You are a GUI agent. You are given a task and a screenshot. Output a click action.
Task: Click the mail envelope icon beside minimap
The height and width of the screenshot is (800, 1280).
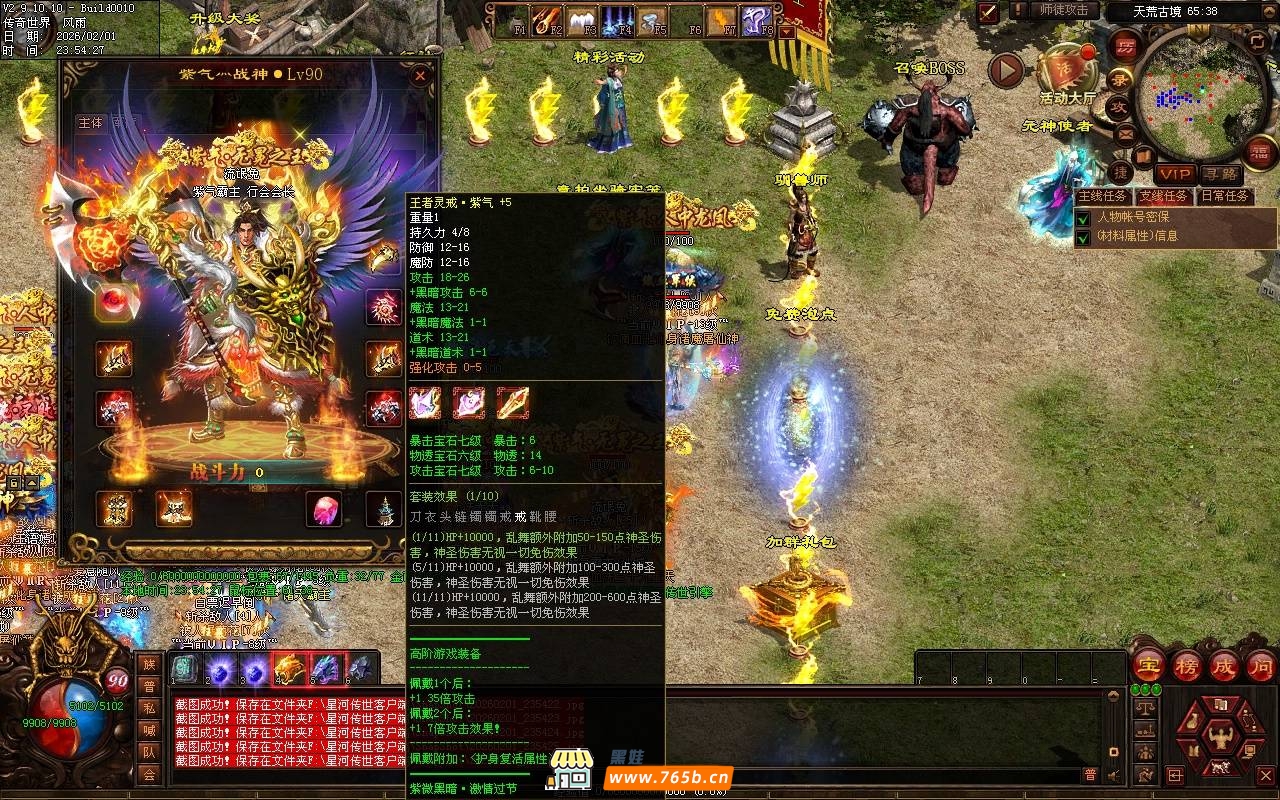(x=1125, y=132)
